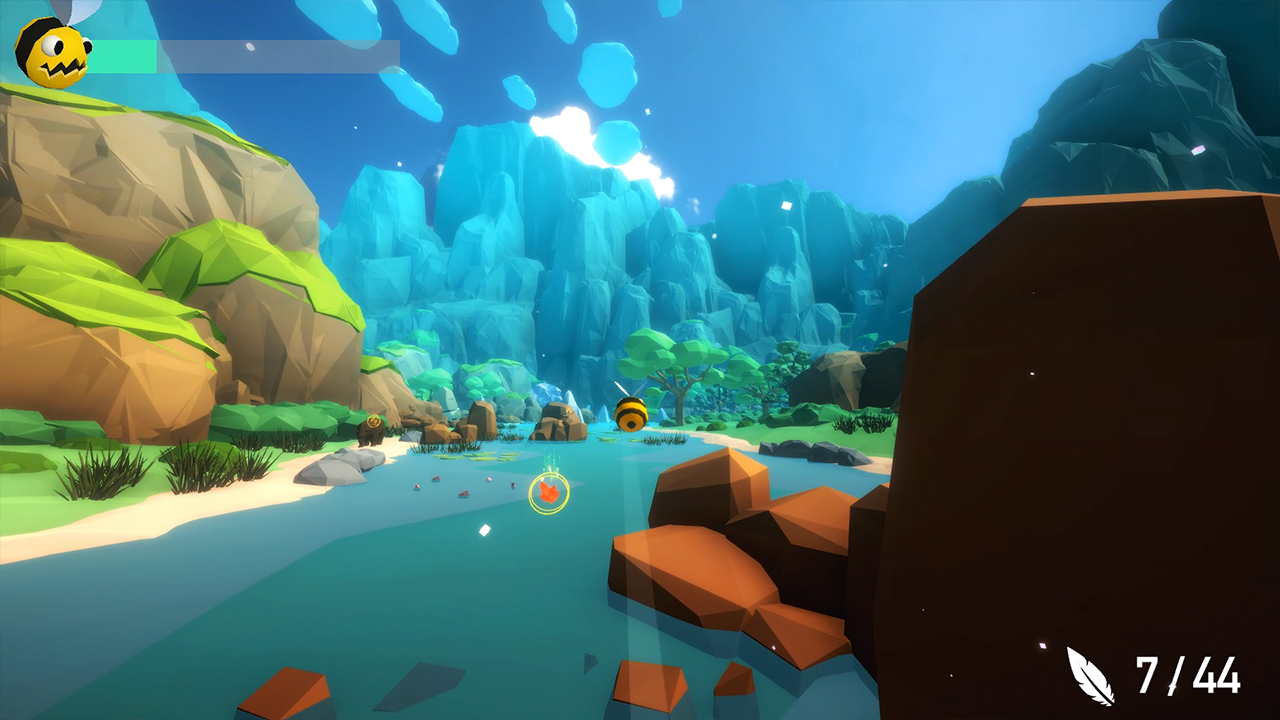The width and height of the screenshot is (1280, 720).
Task: Click the glowing leaf collectible ring
Action: (x=548, y=491)
